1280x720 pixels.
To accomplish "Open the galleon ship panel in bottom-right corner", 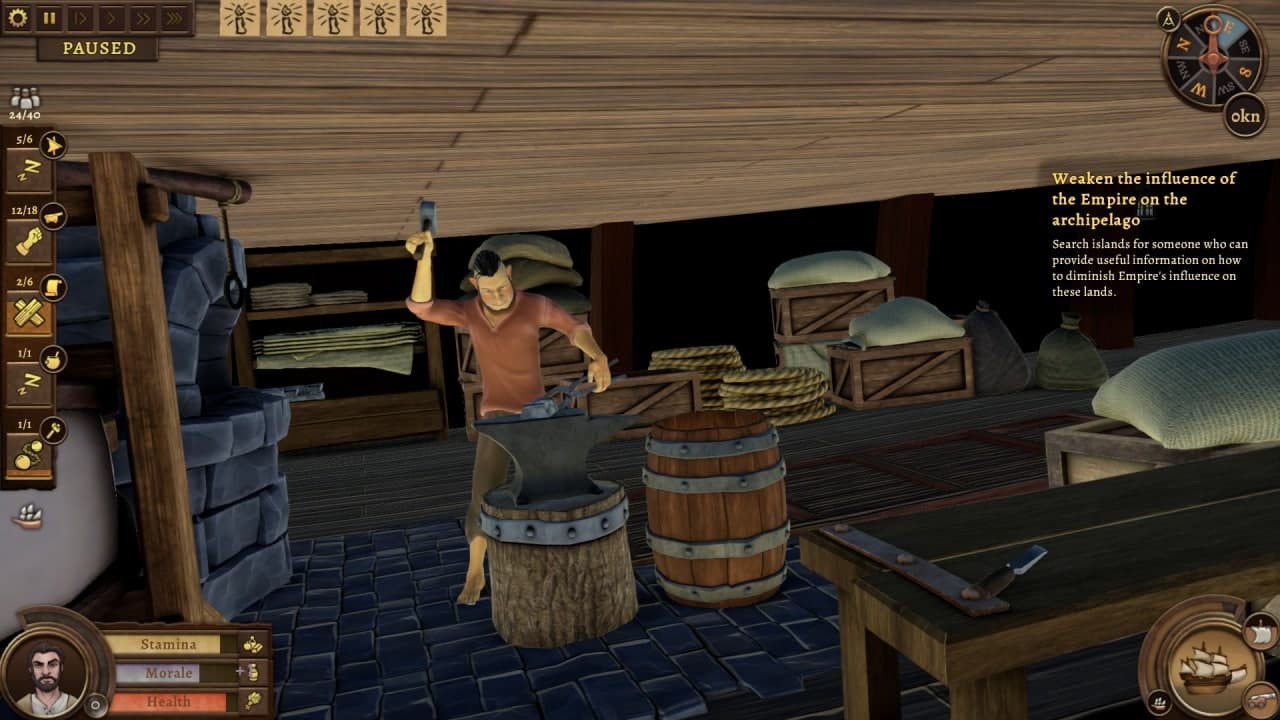I will click(1210, 670).
